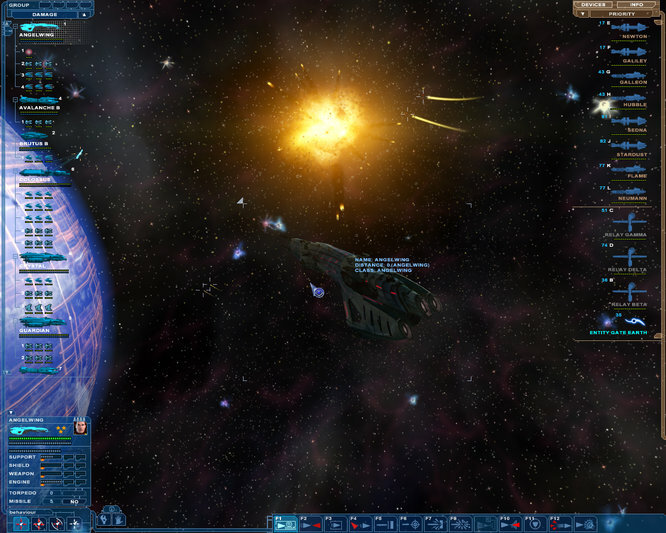666x533 pixels.
Task: Open the Damage group dropdown
Action: click(x=45, y=15)
